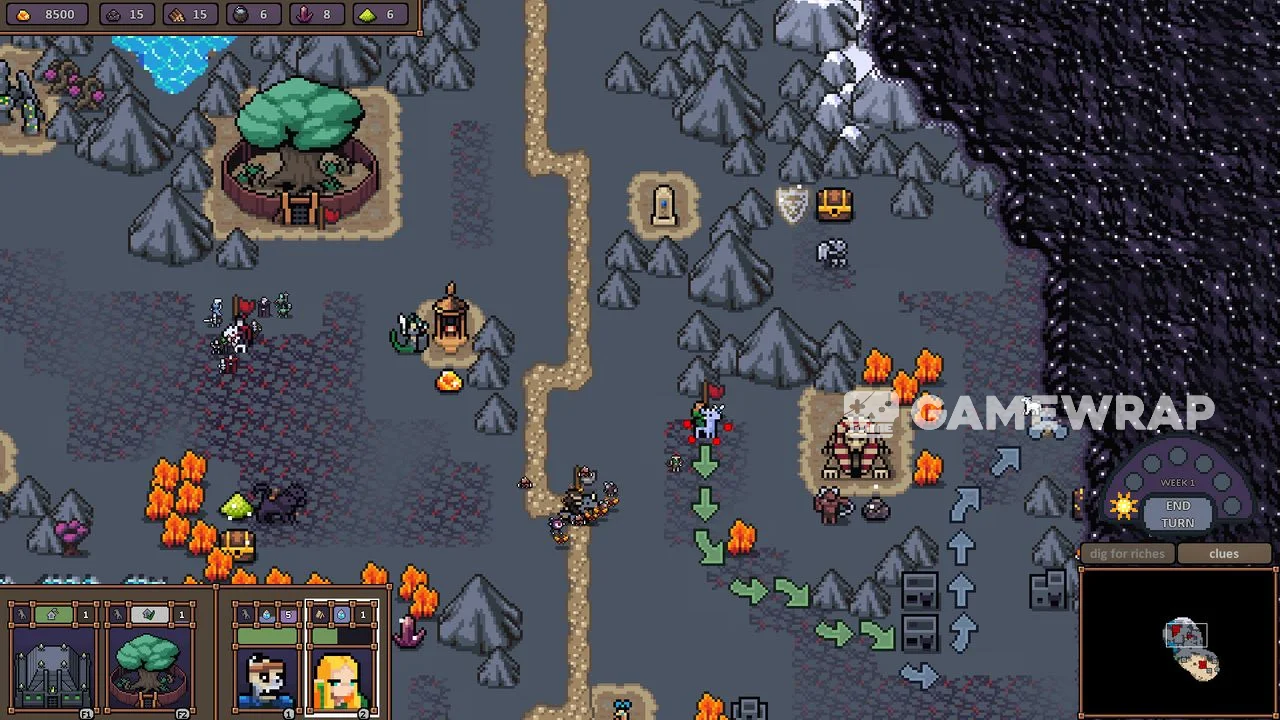Viewport: 1280px width, 720px height.
Task: Open the clues panel
Action: pyautogui.click(x=1224, y=554)
